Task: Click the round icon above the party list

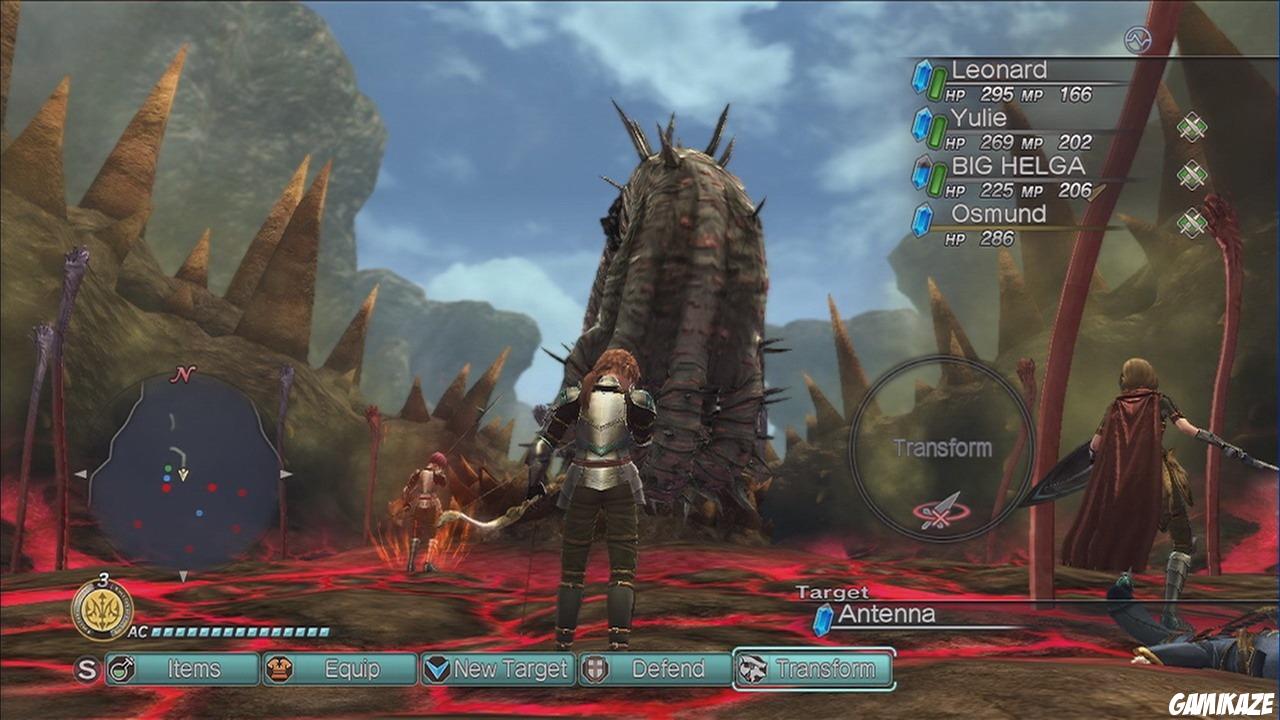Action: point(1137,40)
